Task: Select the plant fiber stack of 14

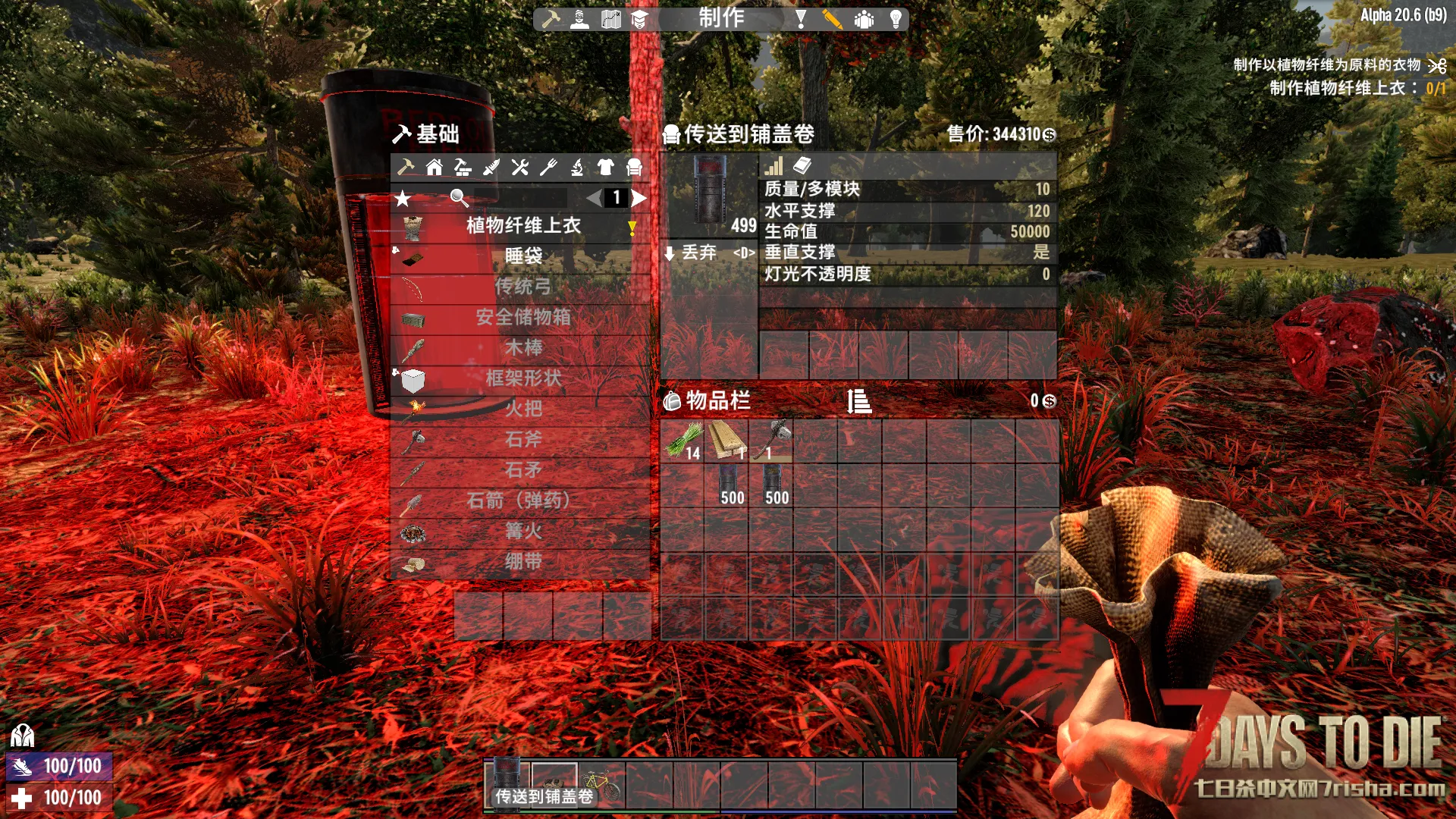Action: (682, 441)
